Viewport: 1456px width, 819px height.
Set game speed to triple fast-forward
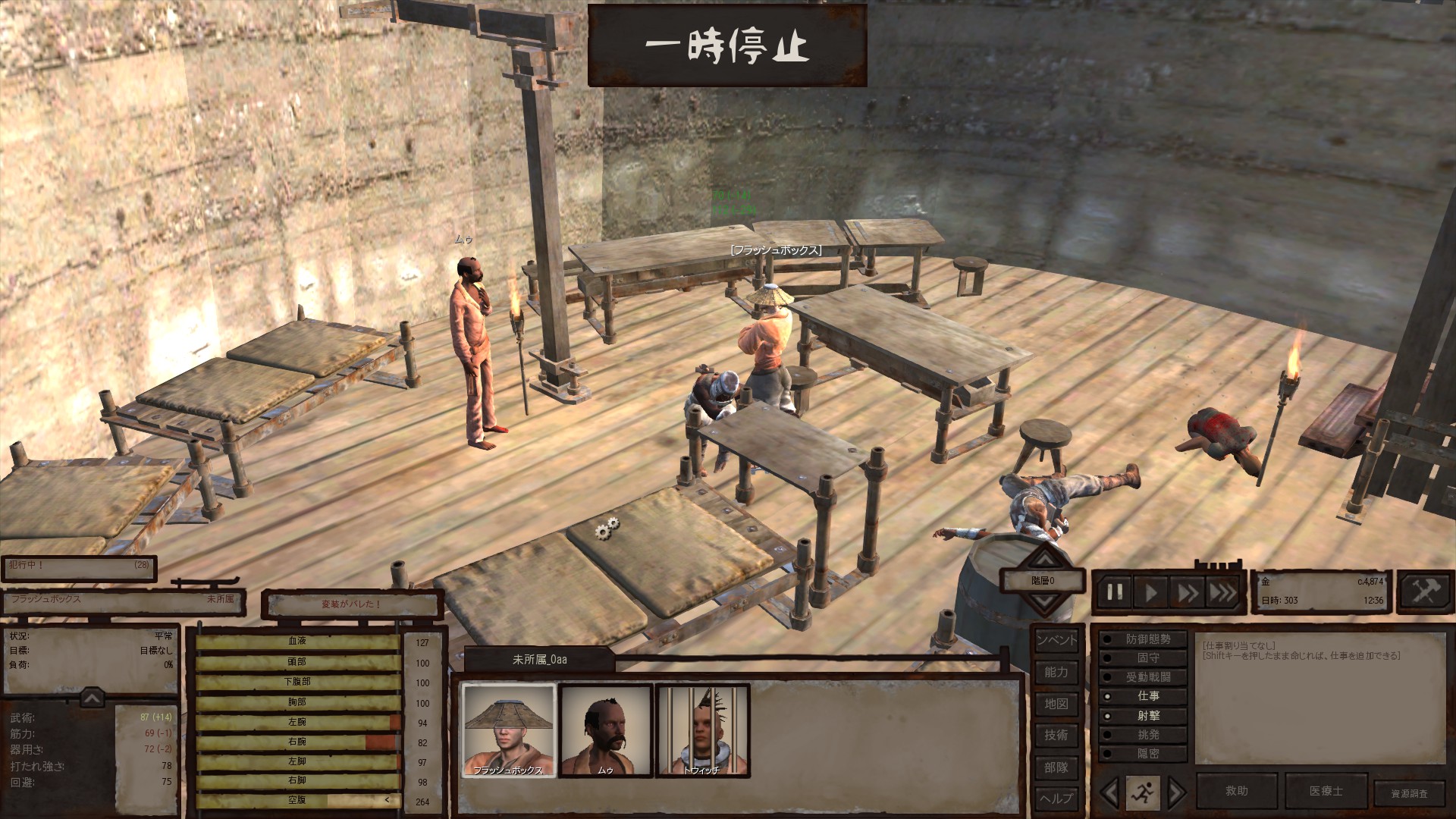(x=1222, y=592)
